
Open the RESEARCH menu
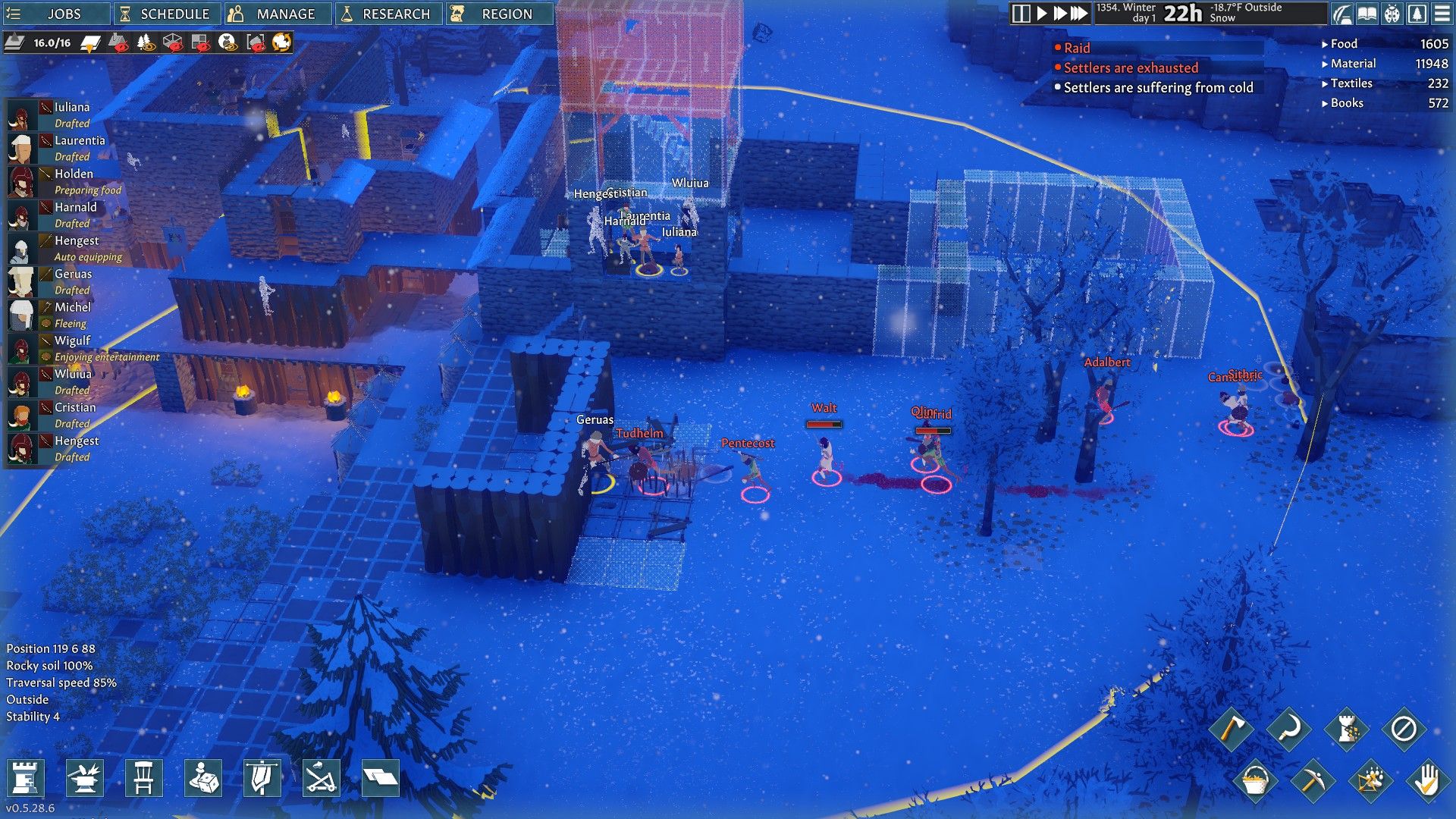[x=388, y=13]
